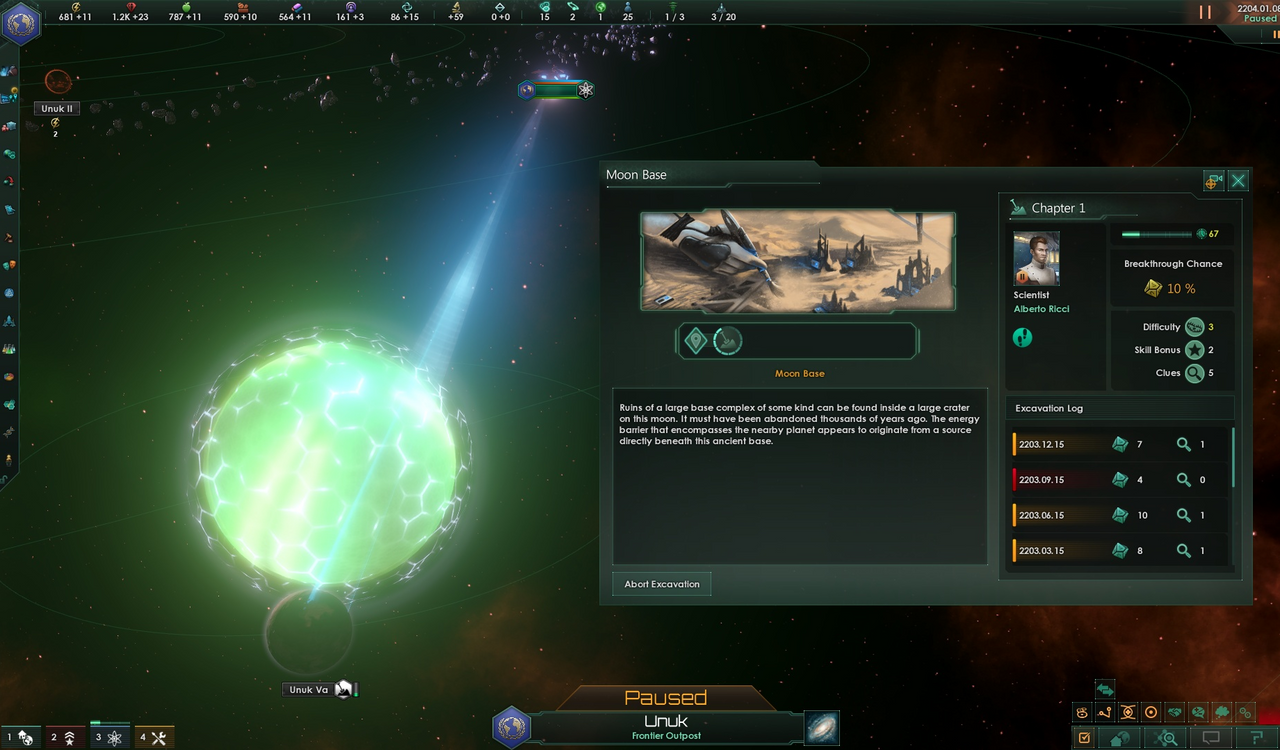Open galaxy view via the spiral galaxy icon
The width and height of the screenshot is (1280, 750).
pyautogui.click(x=821, y=728)
